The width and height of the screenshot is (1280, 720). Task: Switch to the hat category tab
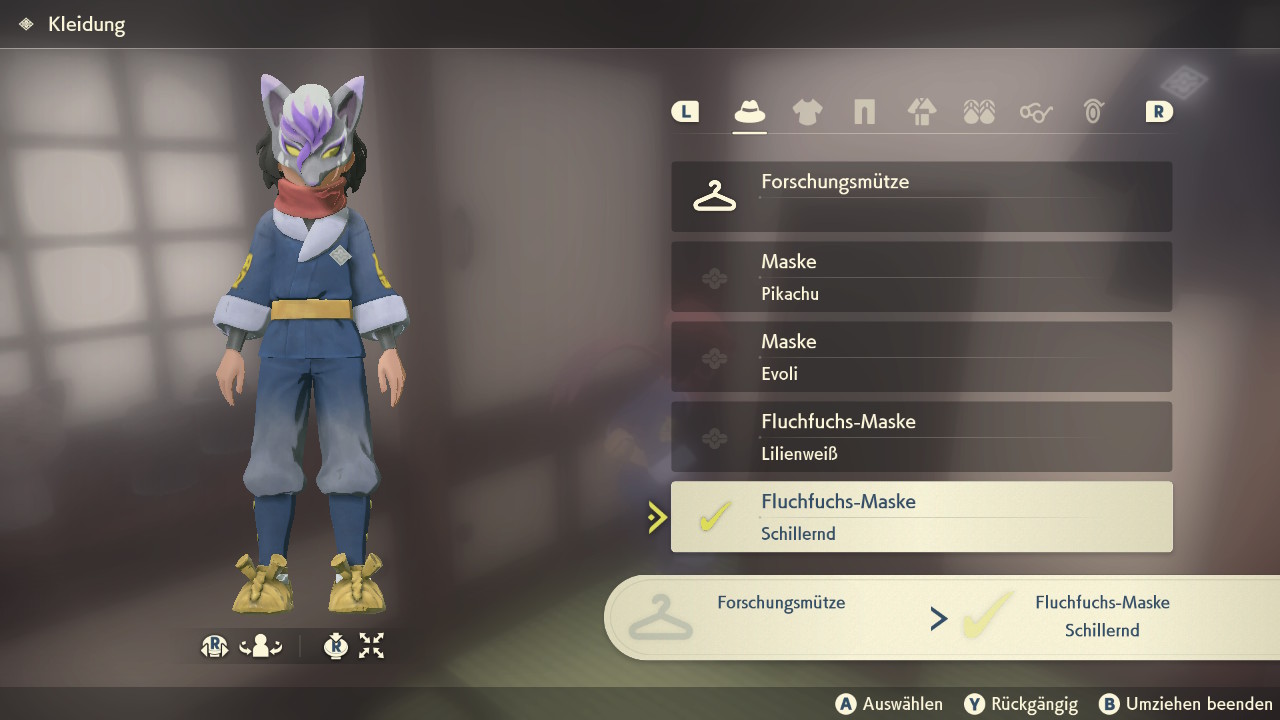coord(750,112)
